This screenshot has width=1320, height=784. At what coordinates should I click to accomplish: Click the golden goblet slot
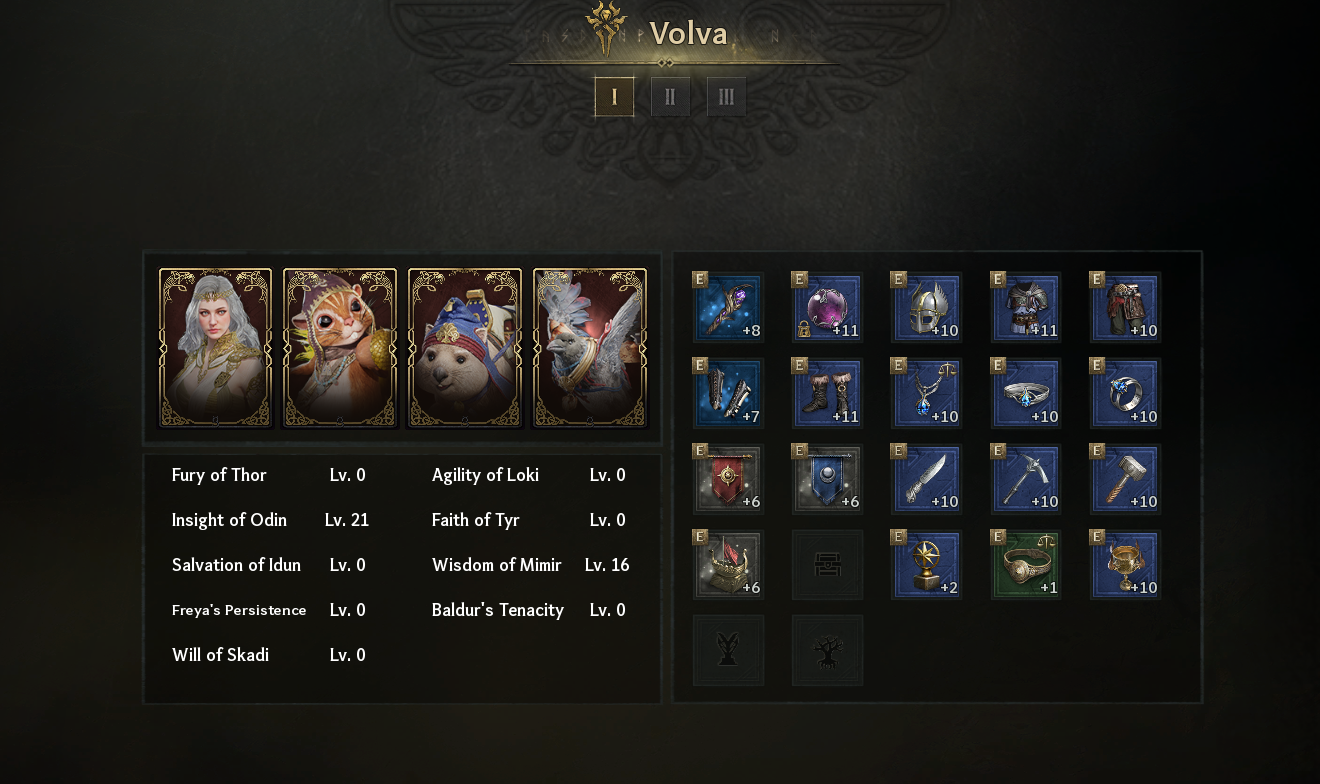tap(1126, 566)
